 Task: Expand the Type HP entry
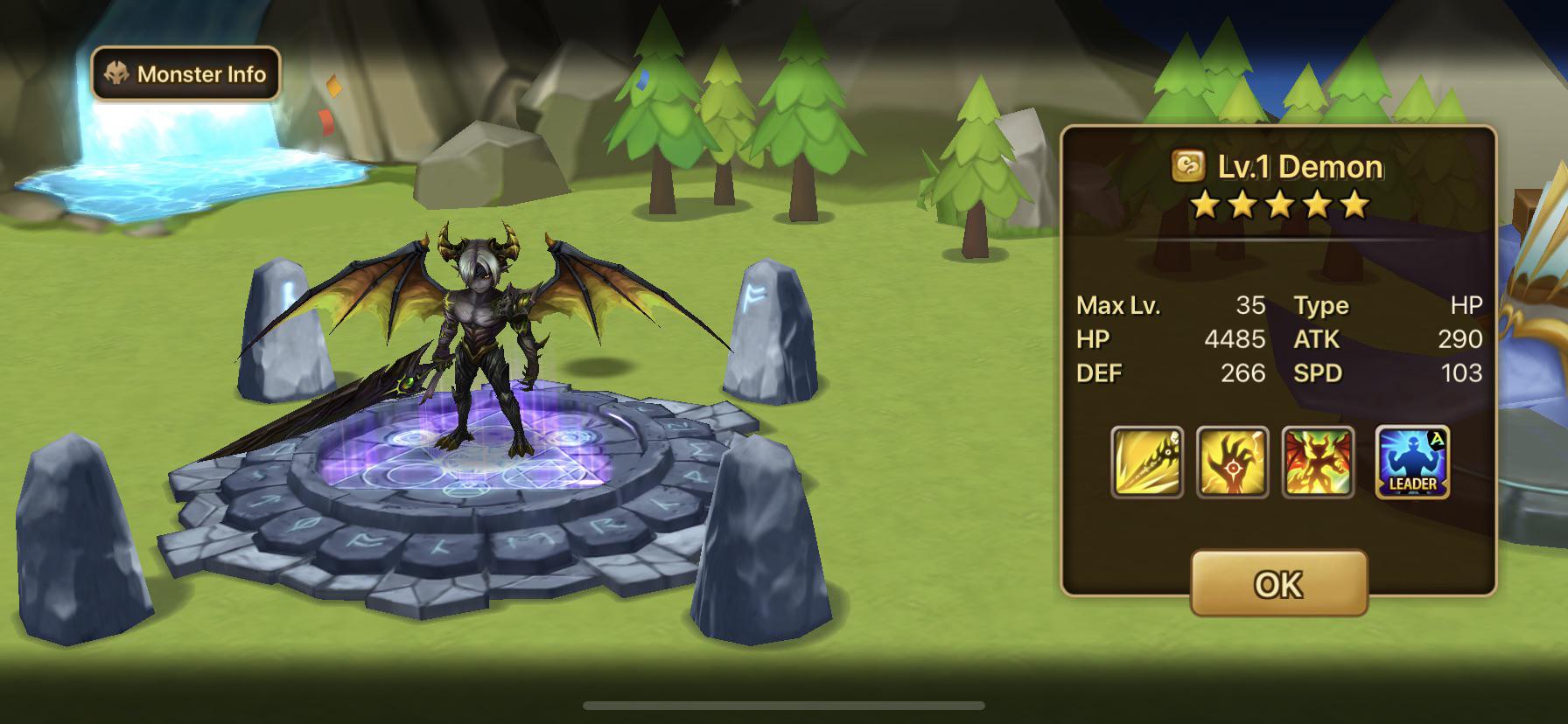pyautogui.click(x=1391, y=305)
